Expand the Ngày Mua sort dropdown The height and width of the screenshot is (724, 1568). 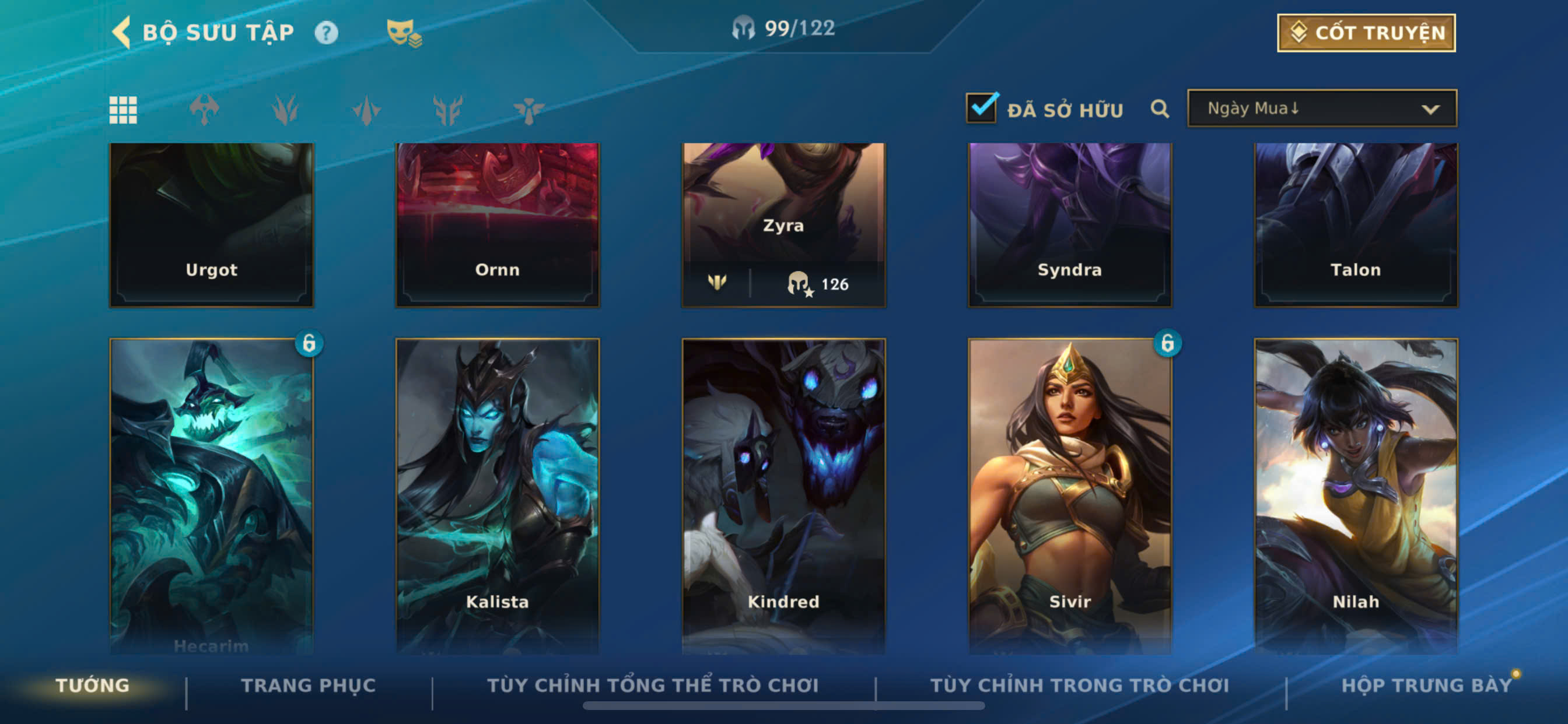tap(1321, 109)
